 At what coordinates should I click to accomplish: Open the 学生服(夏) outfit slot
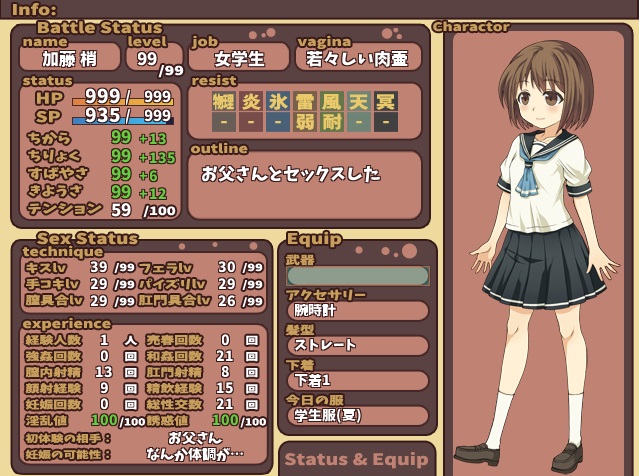click(357, 415)
